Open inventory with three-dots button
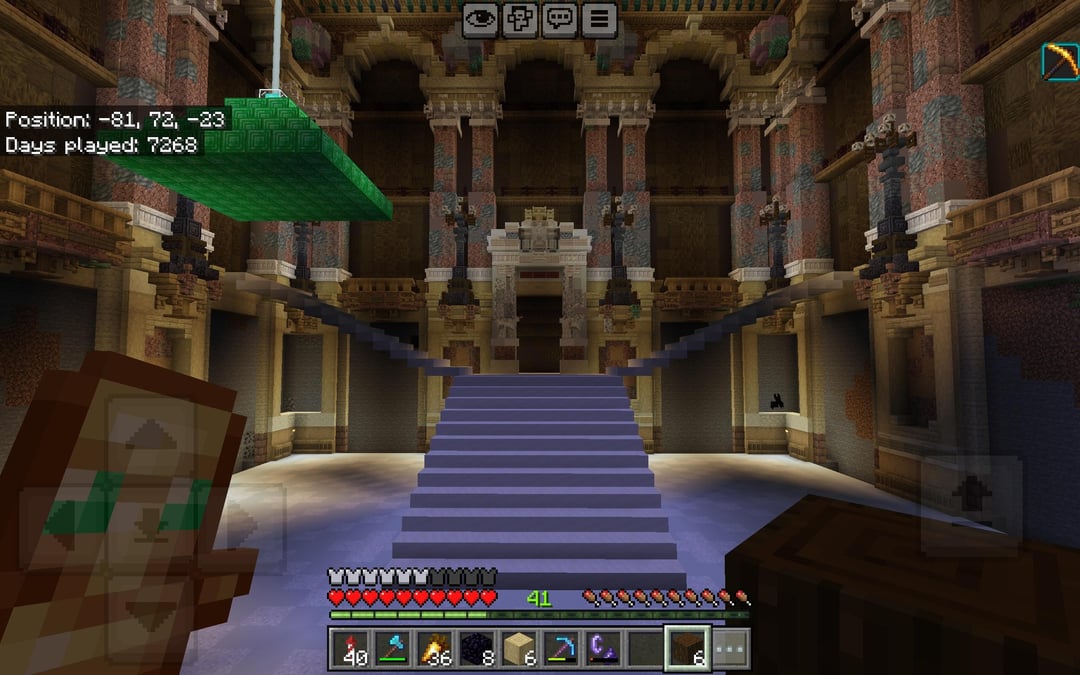Image resolution: width=1080 pixels, height=675 pixels. click(x=730, y=648)
